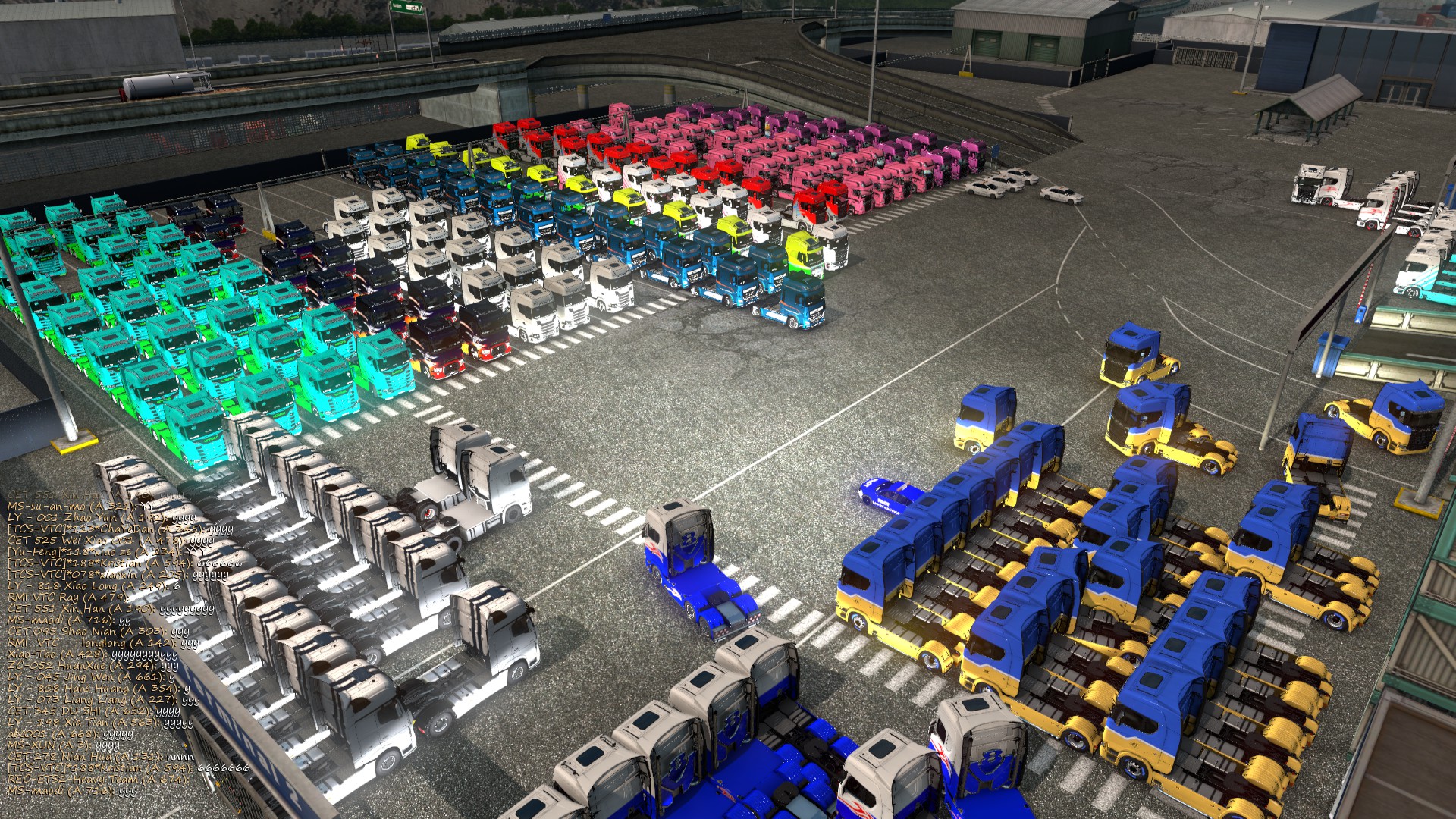Select the DU SHI chat line

[x=93, y=711]
